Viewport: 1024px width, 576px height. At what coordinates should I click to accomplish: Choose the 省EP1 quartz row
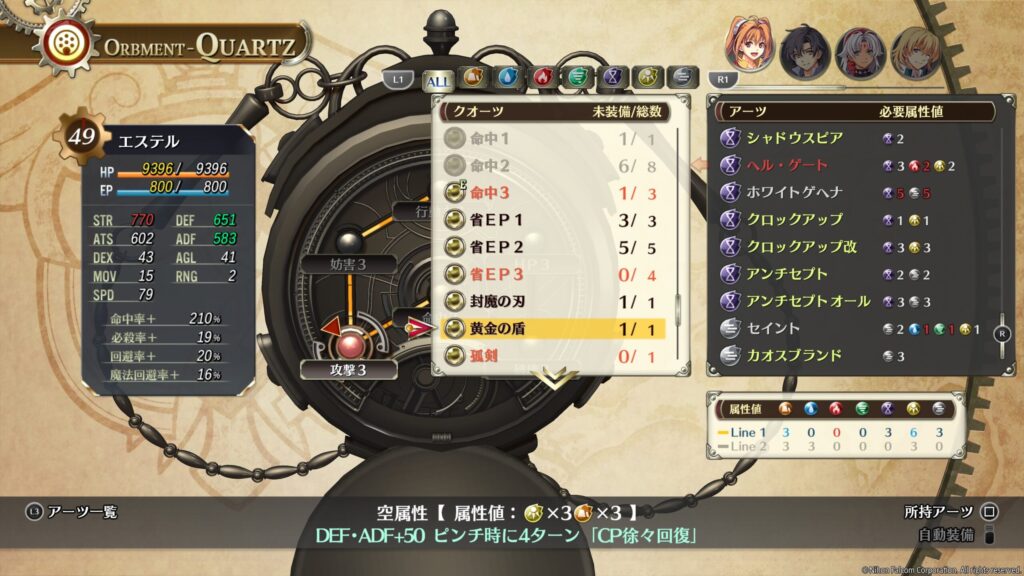[x=552, y=219]
